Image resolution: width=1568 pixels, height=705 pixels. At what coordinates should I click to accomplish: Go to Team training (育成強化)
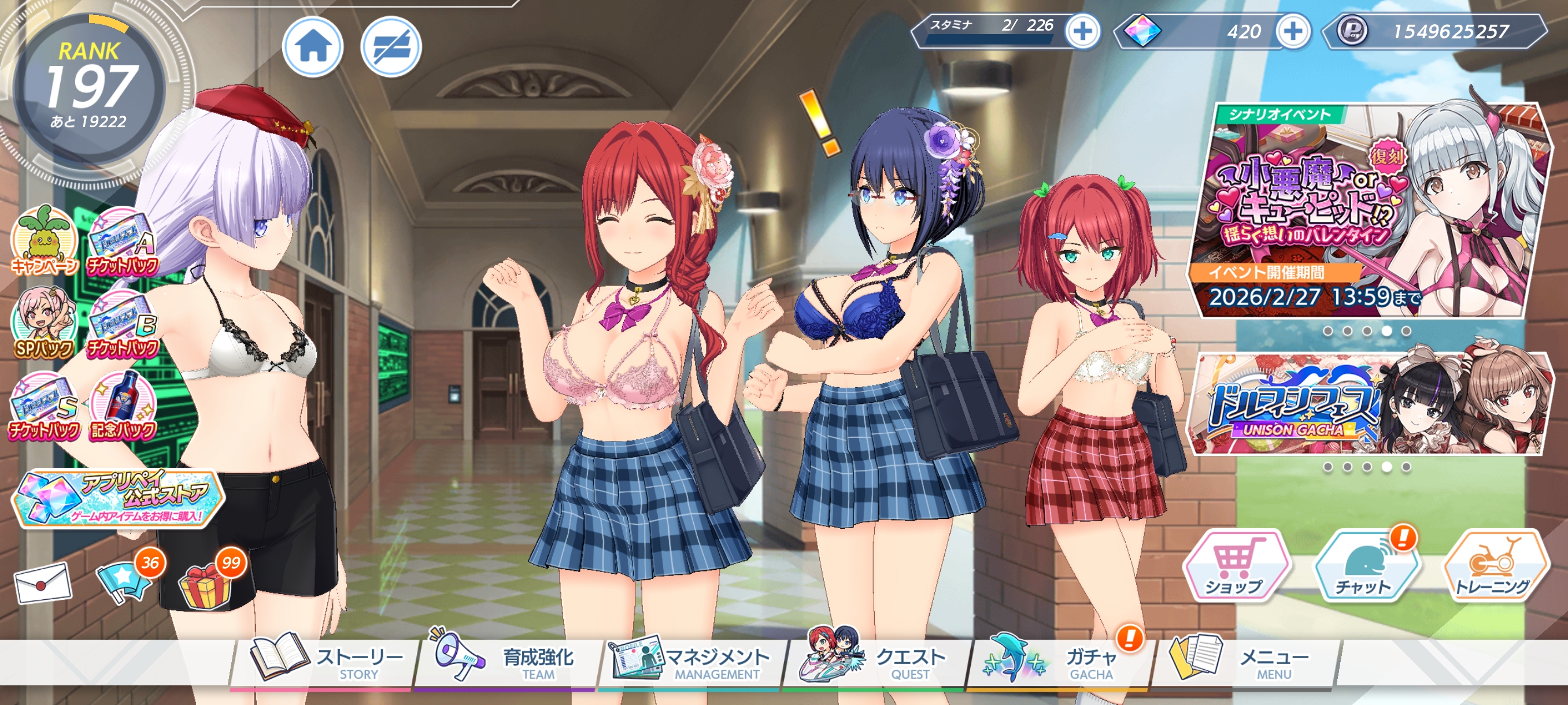(505, 662)
